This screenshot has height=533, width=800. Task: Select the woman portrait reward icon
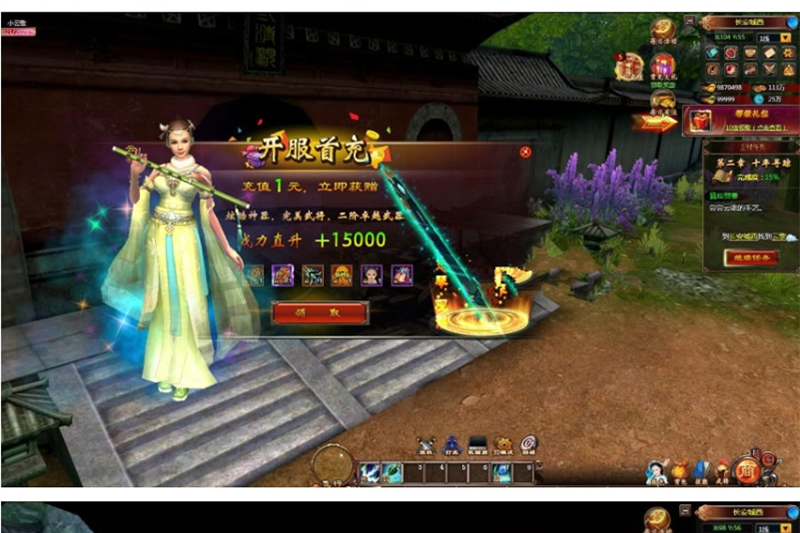pos(371,274)
